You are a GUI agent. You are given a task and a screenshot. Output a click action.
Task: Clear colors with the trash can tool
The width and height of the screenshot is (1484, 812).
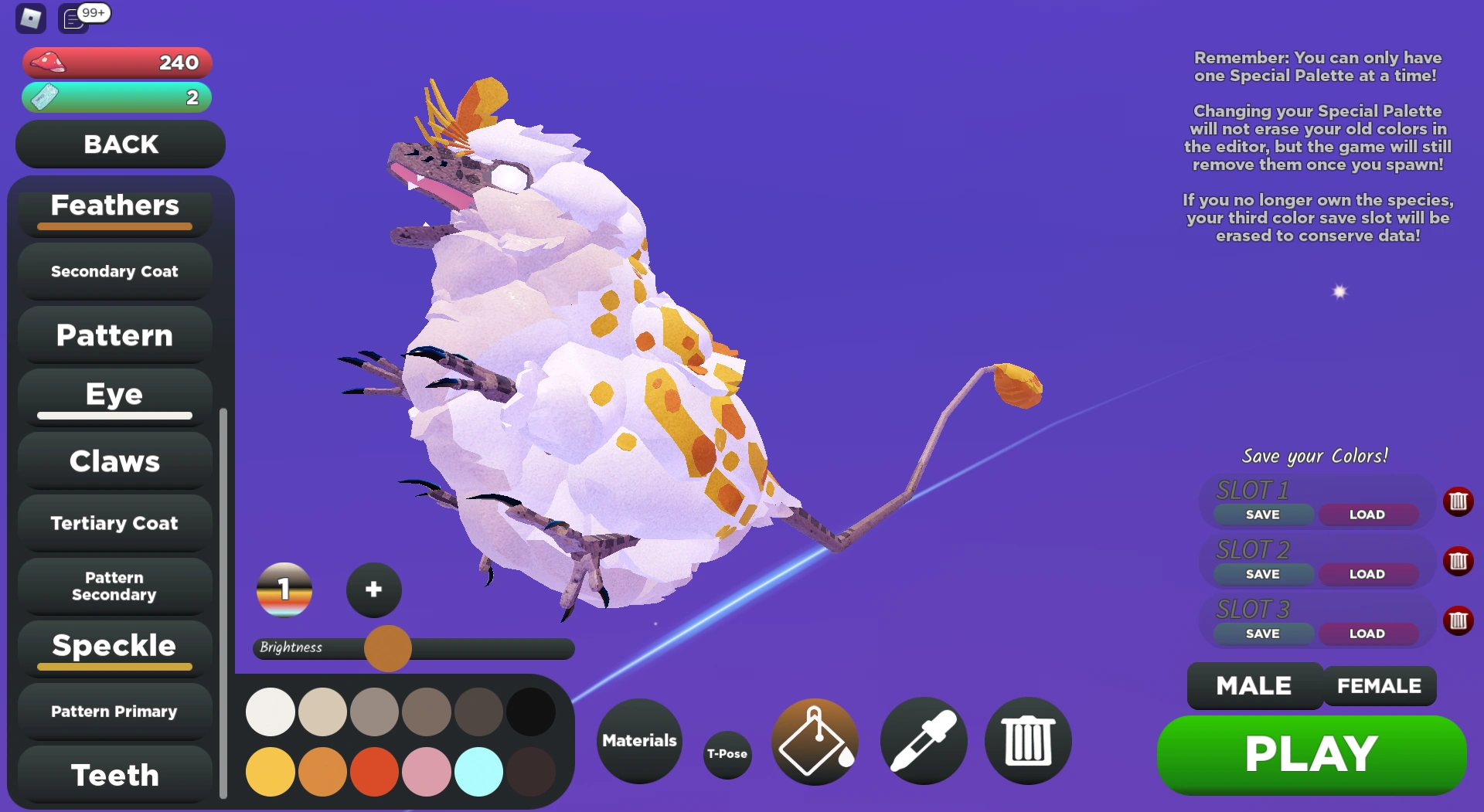coord(1027,741)
